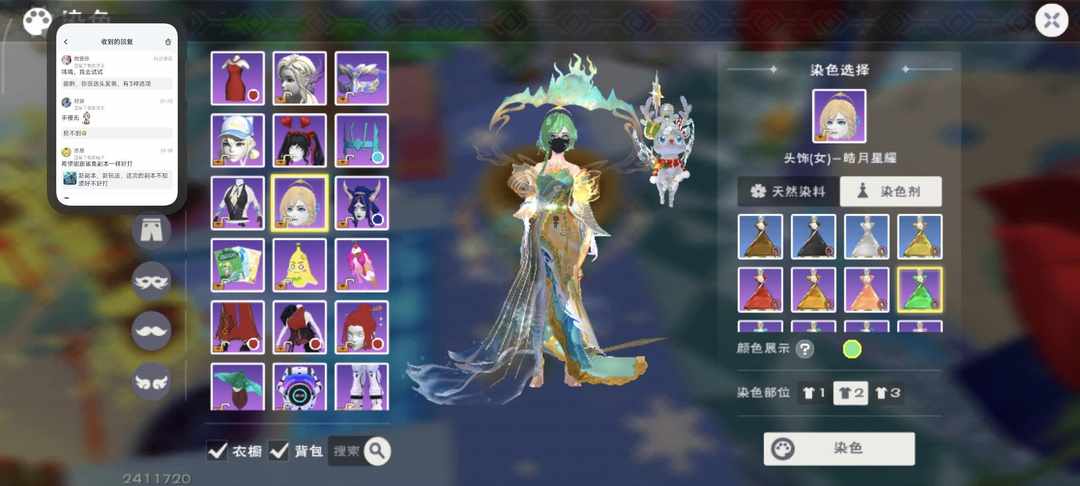Click the 染色 dye confirm button
This screenshot has height=486, width=1080.
coord(839,449)
